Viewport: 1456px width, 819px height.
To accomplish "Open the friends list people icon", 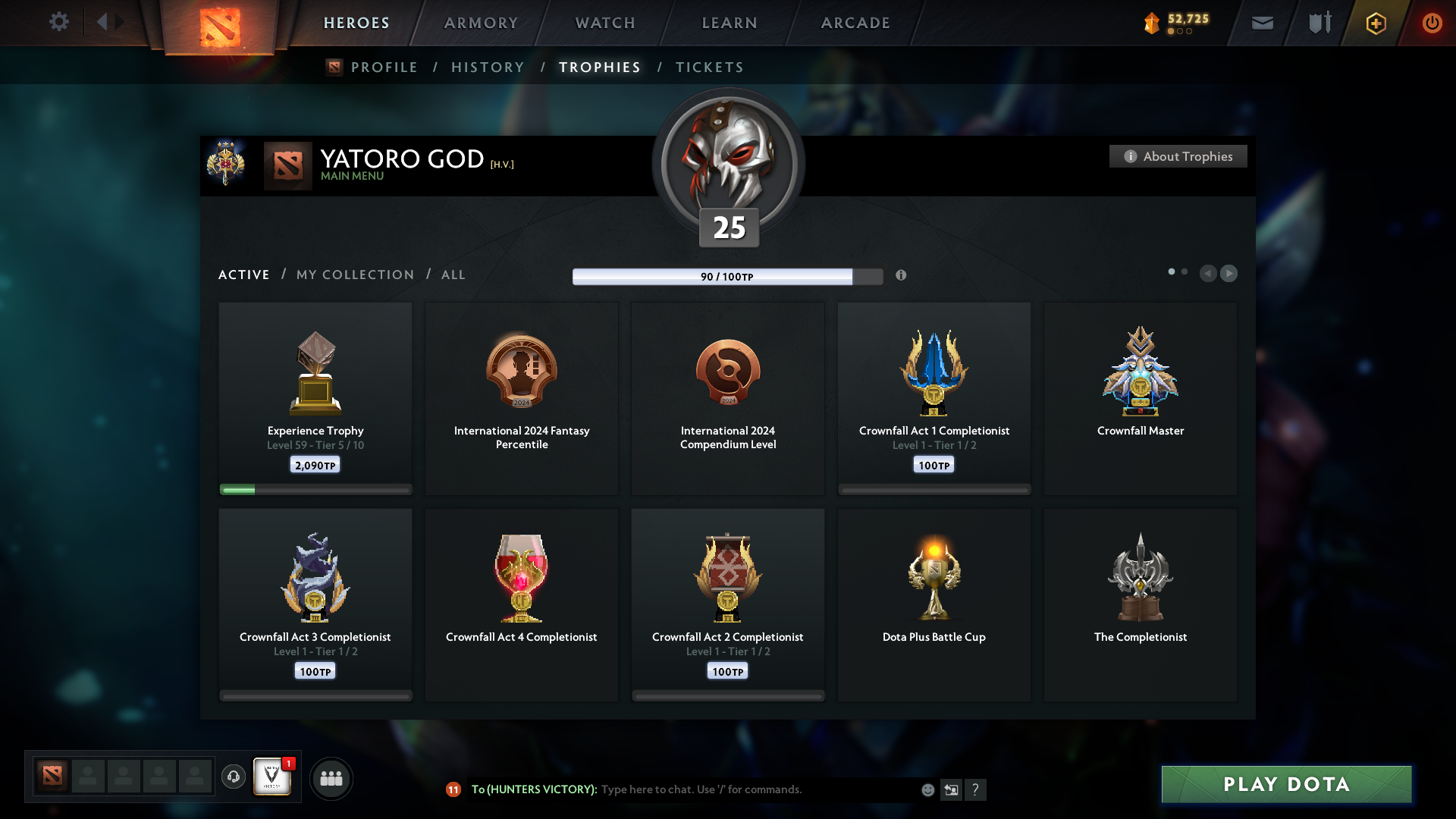I will point(331,777).
